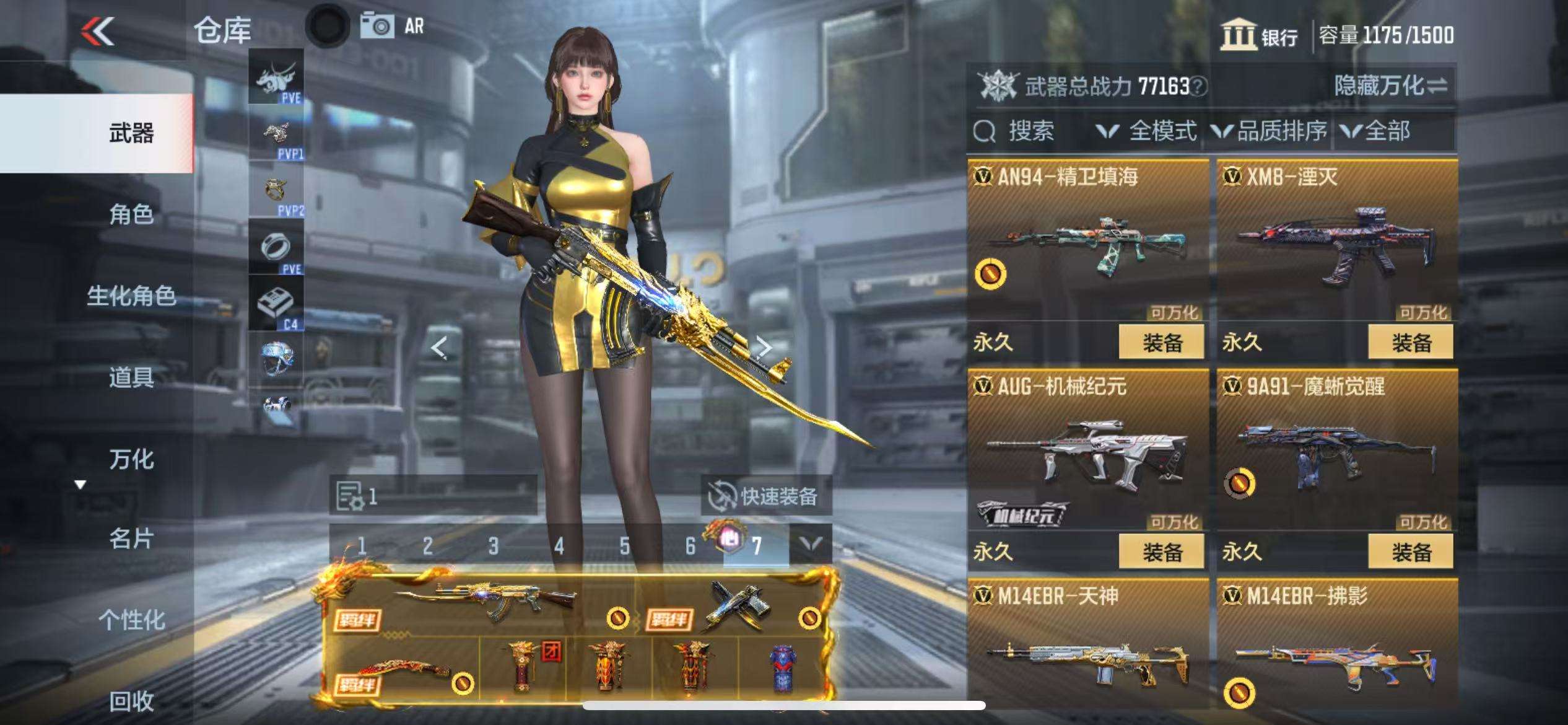
Task: Open the 品质排序 sort dropdown
Action: 1270,131
